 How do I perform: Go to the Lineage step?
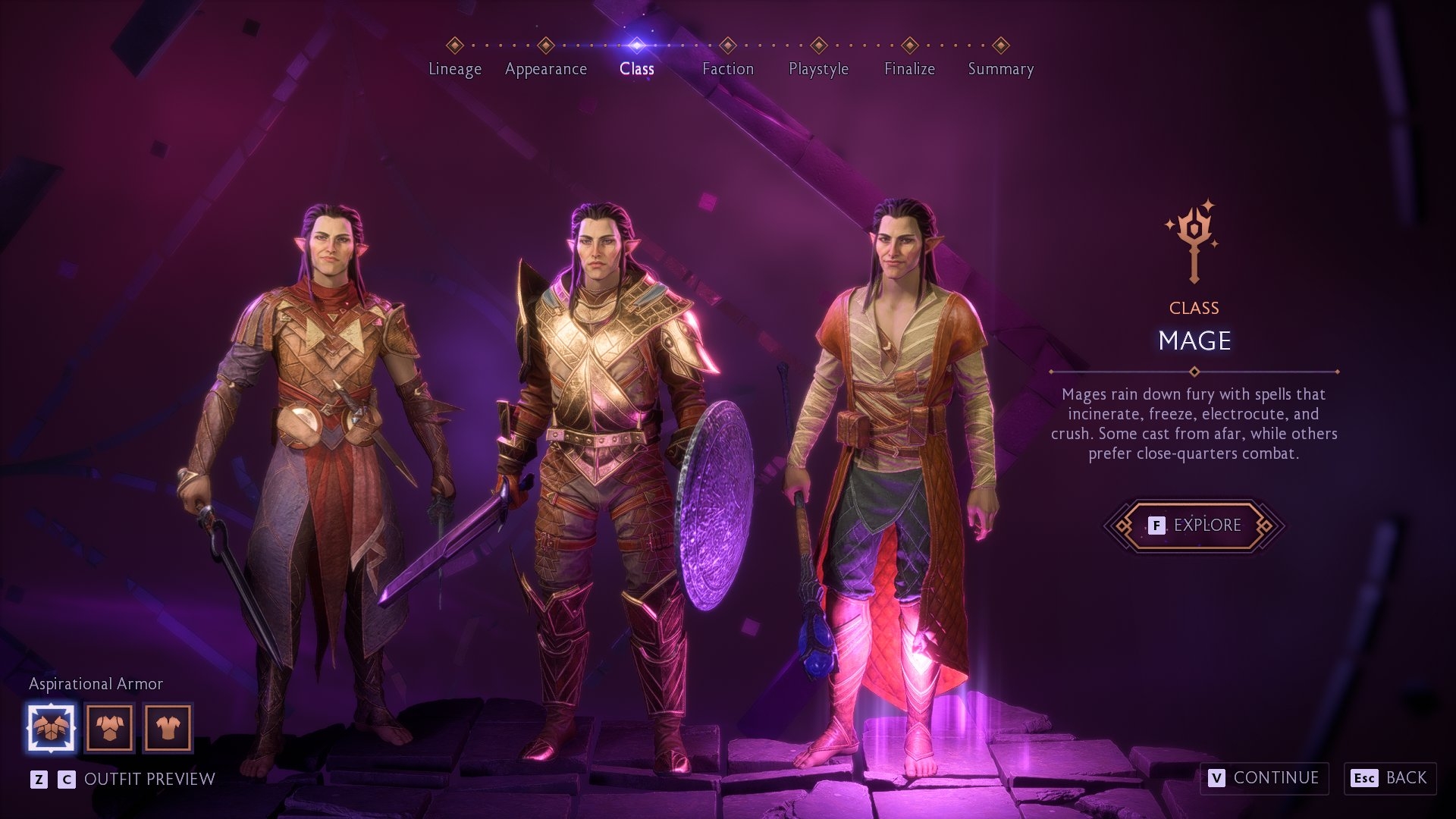[x=454, y=68]
